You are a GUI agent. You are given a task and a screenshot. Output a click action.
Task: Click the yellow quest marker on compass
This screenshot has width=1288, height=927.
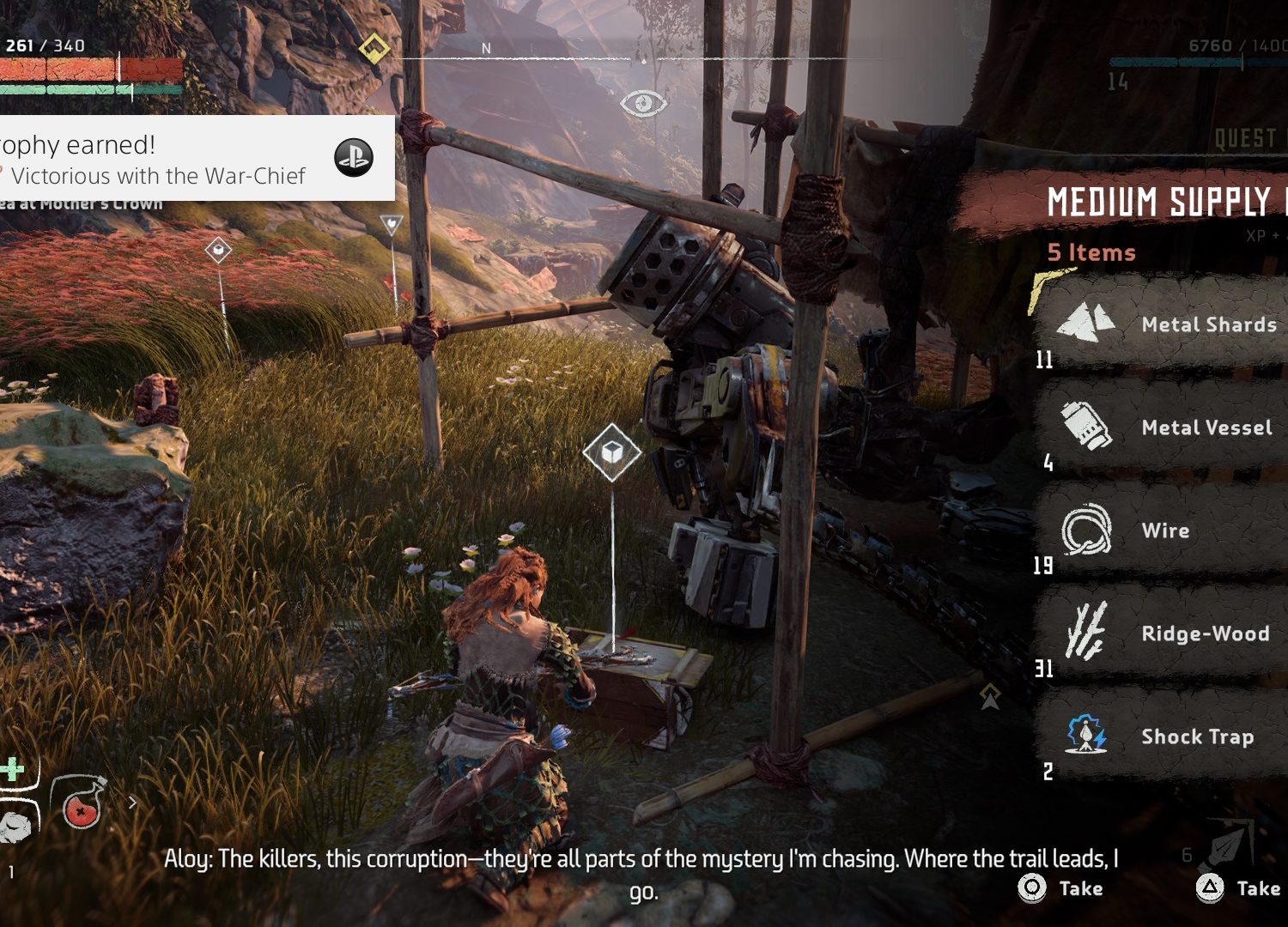pos(374,48)
